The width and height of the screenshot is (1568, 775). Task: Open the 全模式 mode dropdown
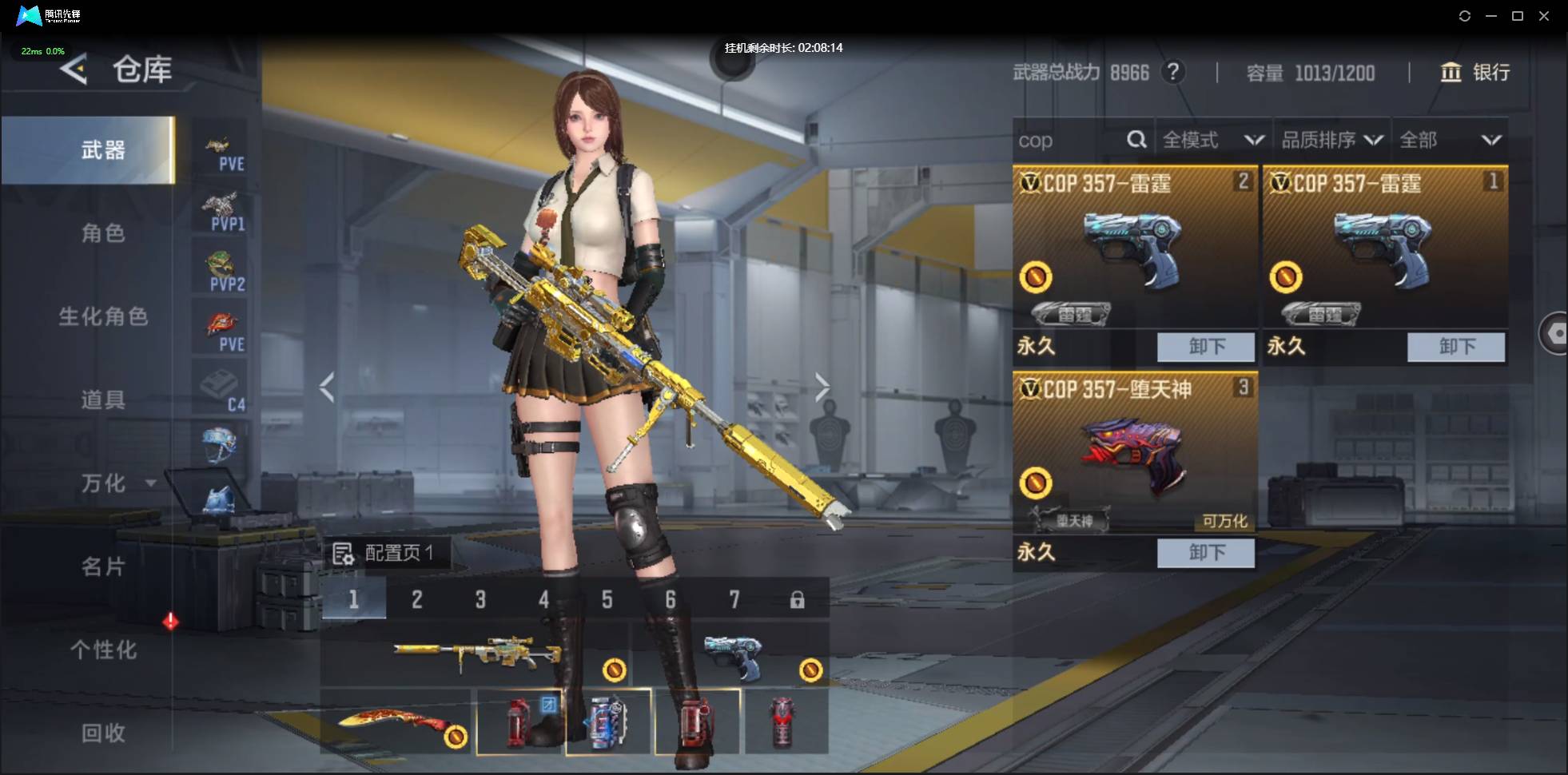click(x=1212, y=141)
